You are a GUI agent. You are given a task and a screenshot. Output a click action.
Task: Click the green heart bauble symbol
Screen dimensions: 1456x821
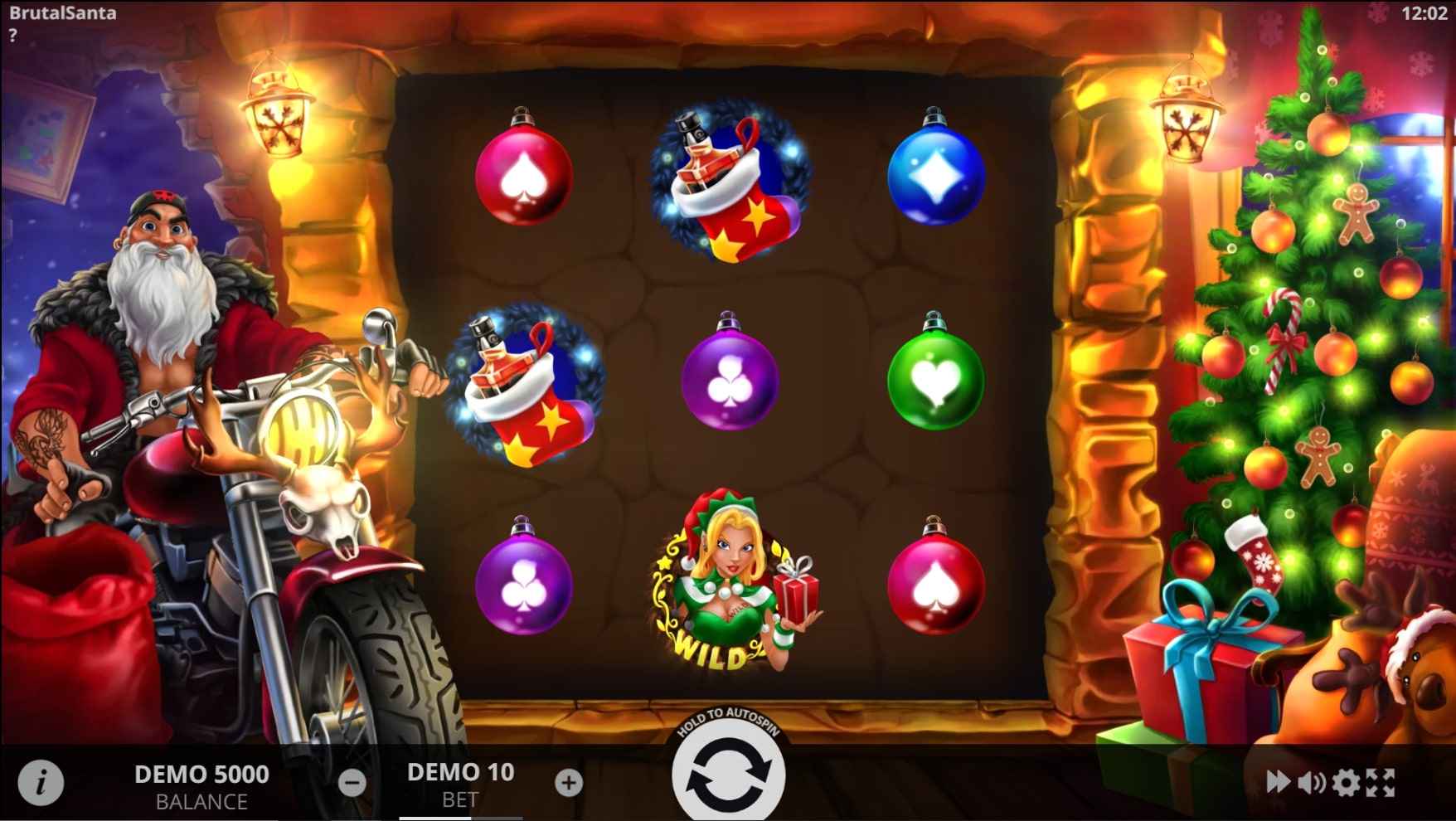[935, 380]
